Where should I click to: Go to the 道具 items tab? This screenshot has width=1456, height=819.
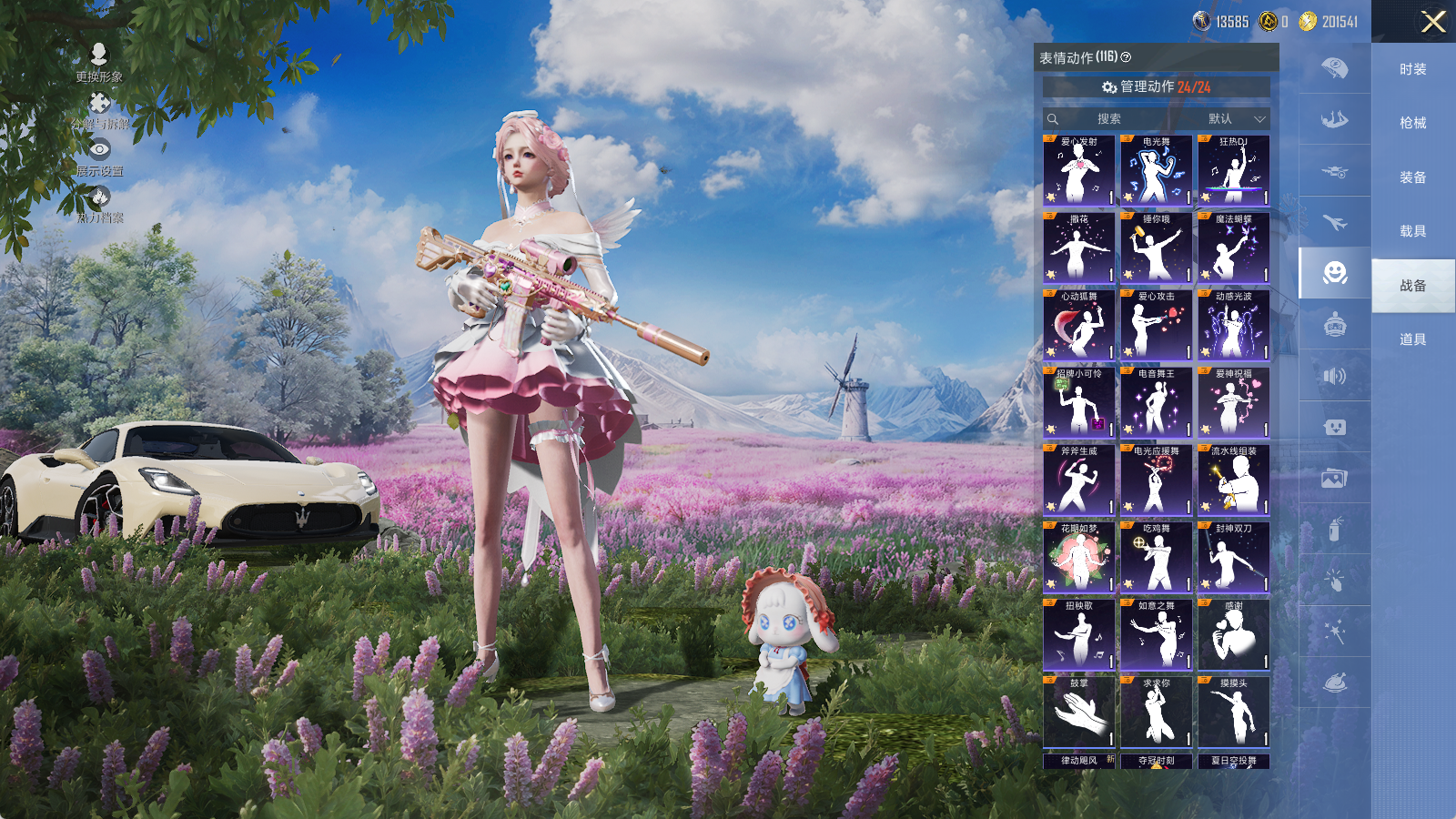click(1412, 339)
